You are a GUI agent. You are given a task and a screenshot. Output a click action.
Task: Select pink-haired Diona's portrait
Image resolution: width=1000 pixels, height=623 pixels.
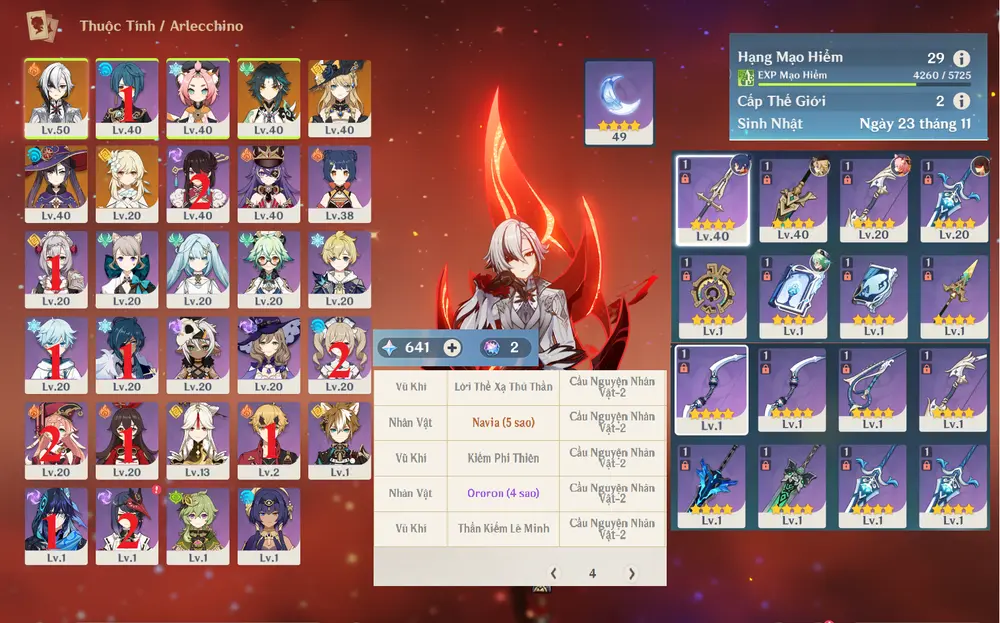[x=198, y=98]
